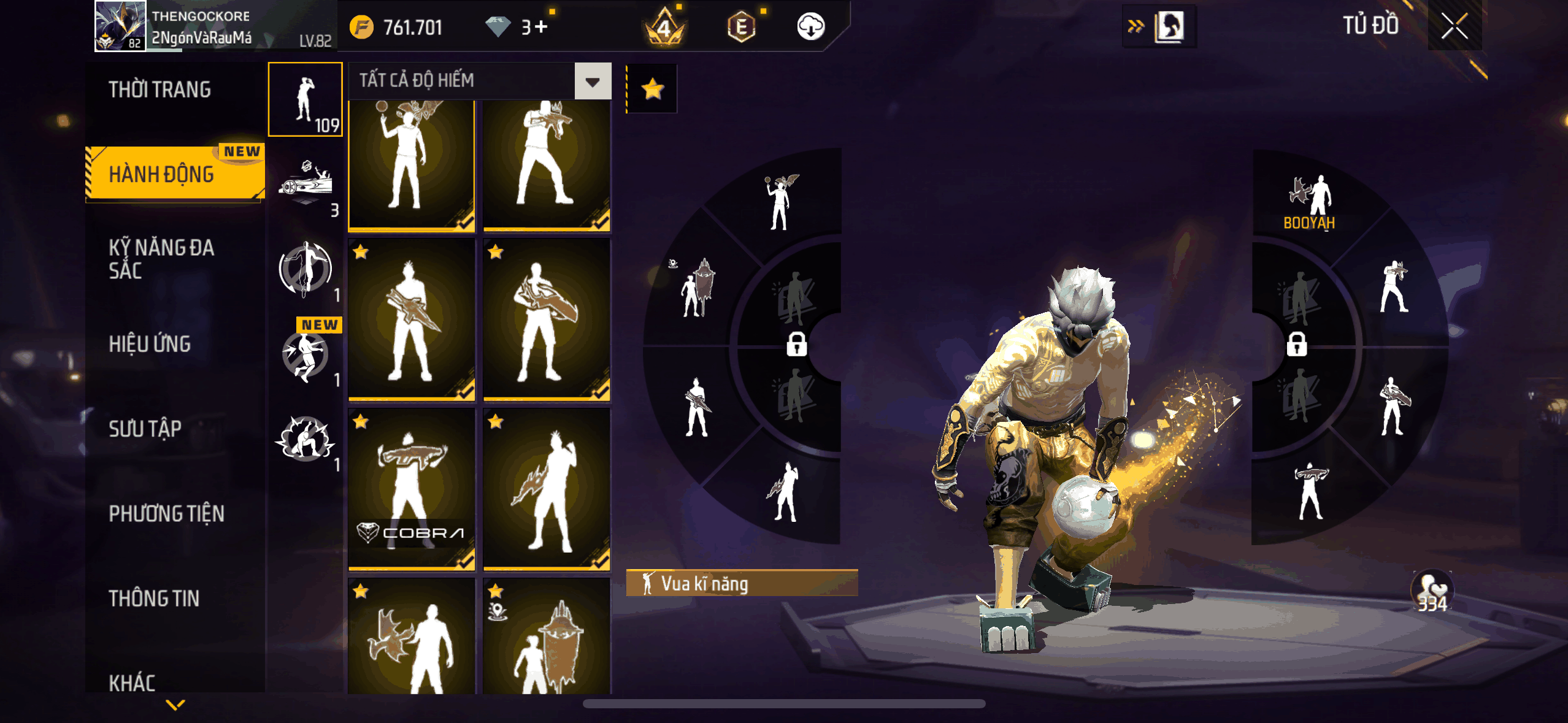This screenshot has width=1568, height=723.
Task: Open the cloud download icon
Action: [810, 27]
